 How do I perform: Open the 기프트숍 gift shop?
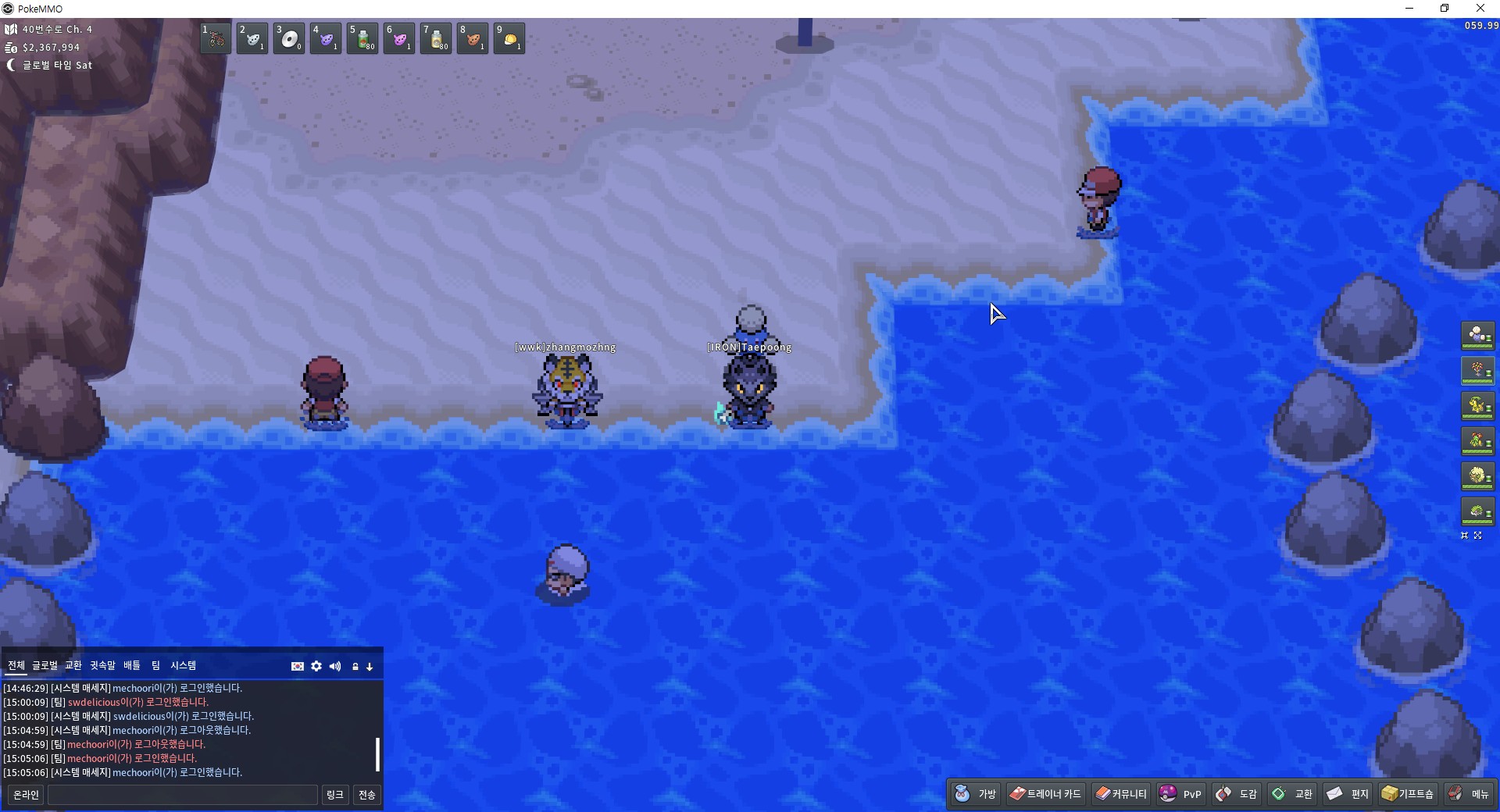1408,794
